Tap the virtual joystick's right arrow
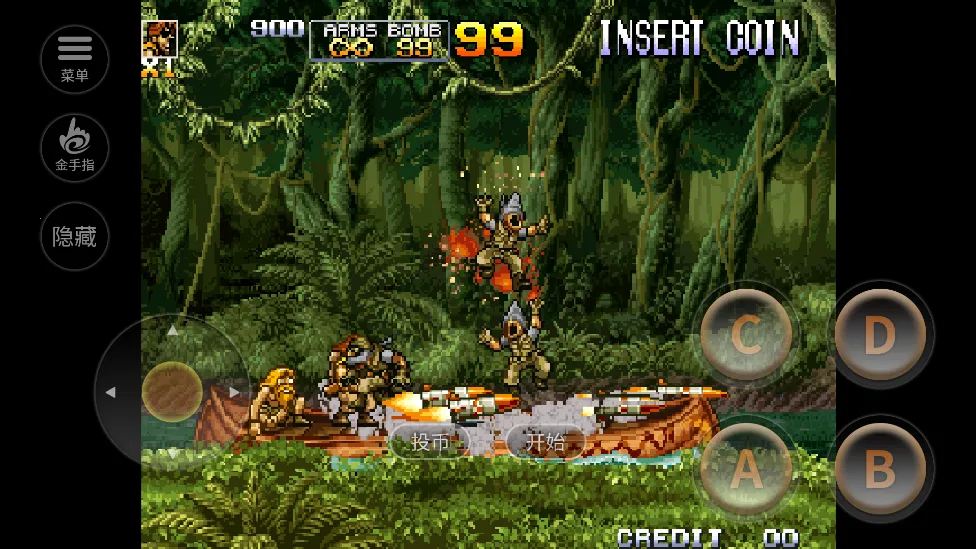This screenshot has height=549, width=976. pyautogui.click(x=234, y=392)
